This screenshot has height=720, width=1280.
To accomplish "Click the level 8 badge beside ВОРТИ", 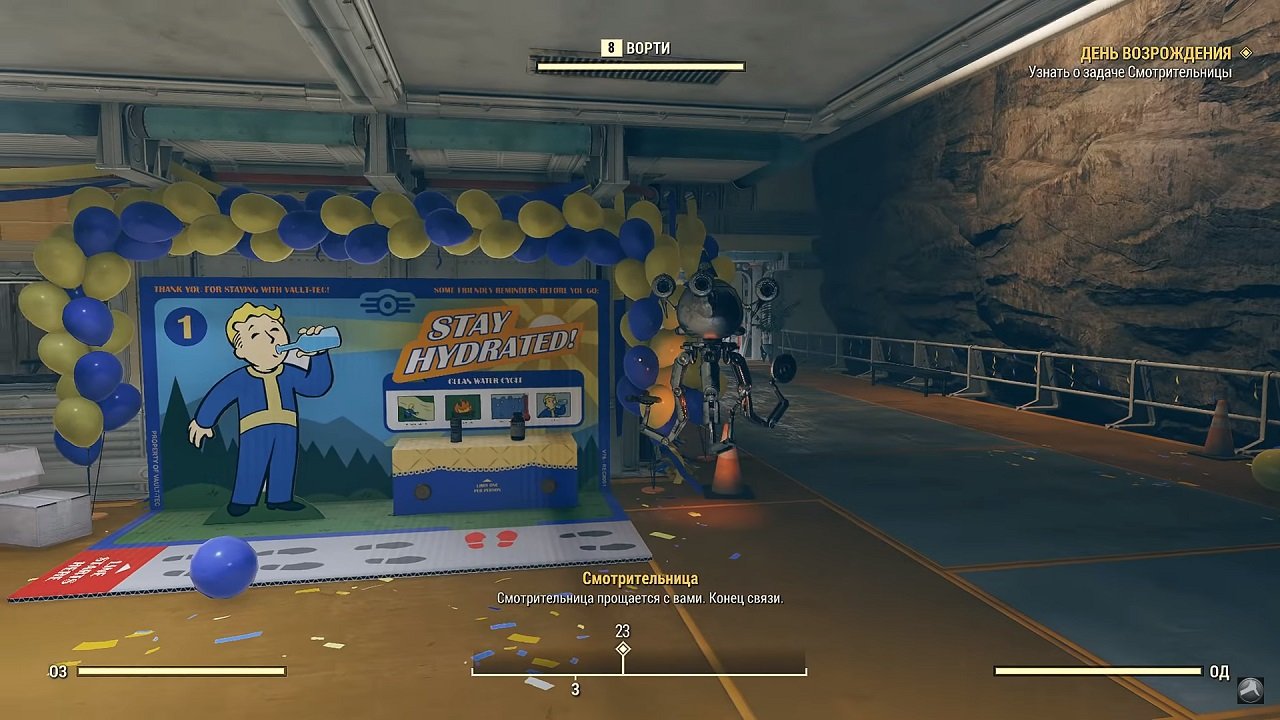I will [610, 46].
